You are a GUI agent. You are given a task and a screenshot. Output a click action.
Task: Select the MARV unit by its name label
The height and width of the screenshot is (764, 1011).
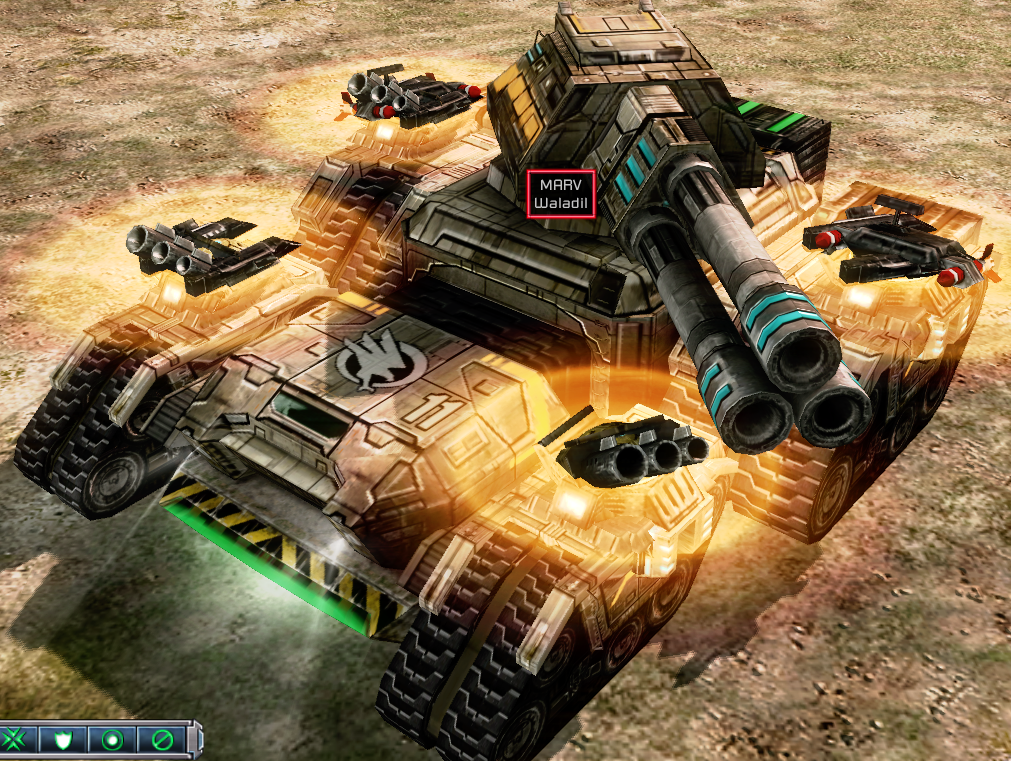[561, 193]
